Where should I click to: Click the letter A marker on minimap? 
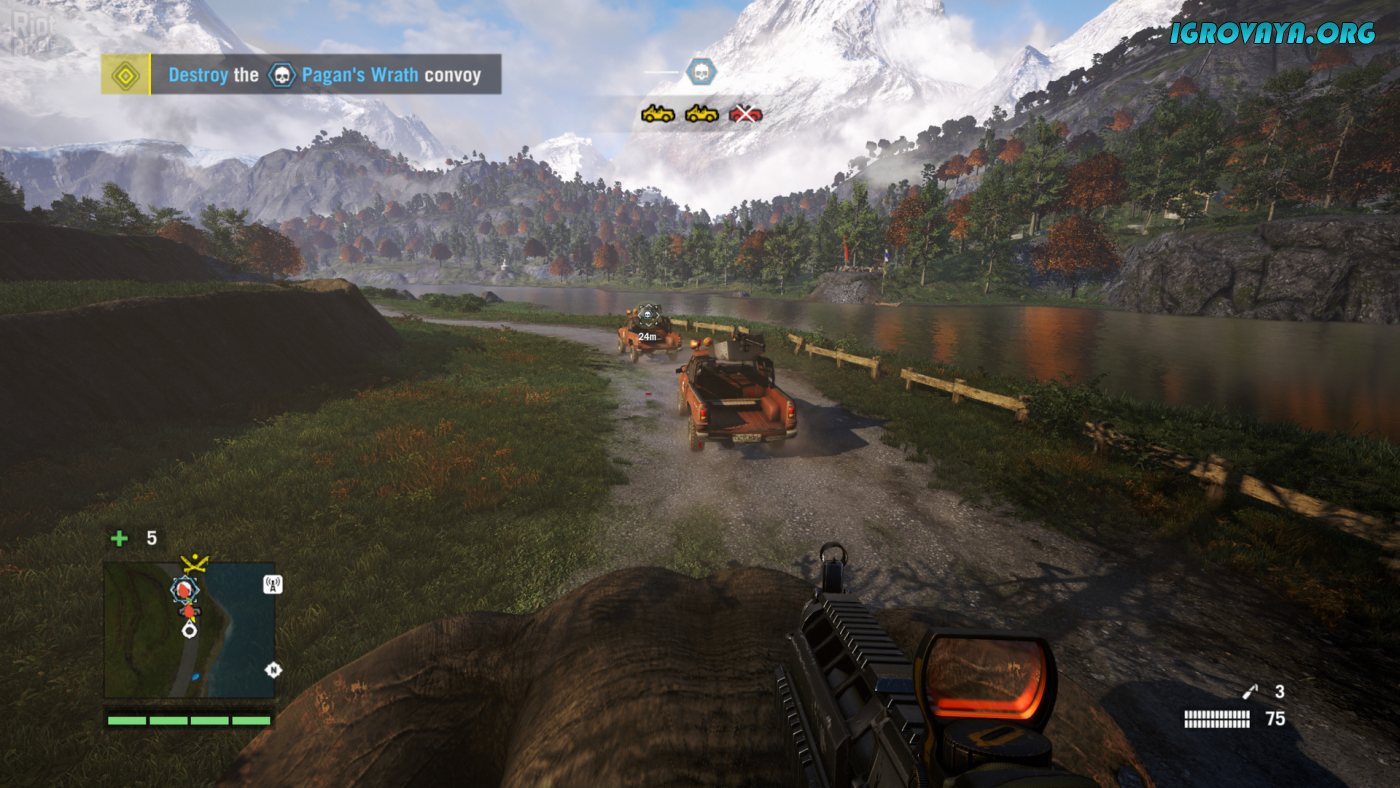click(x=270, y=585)
